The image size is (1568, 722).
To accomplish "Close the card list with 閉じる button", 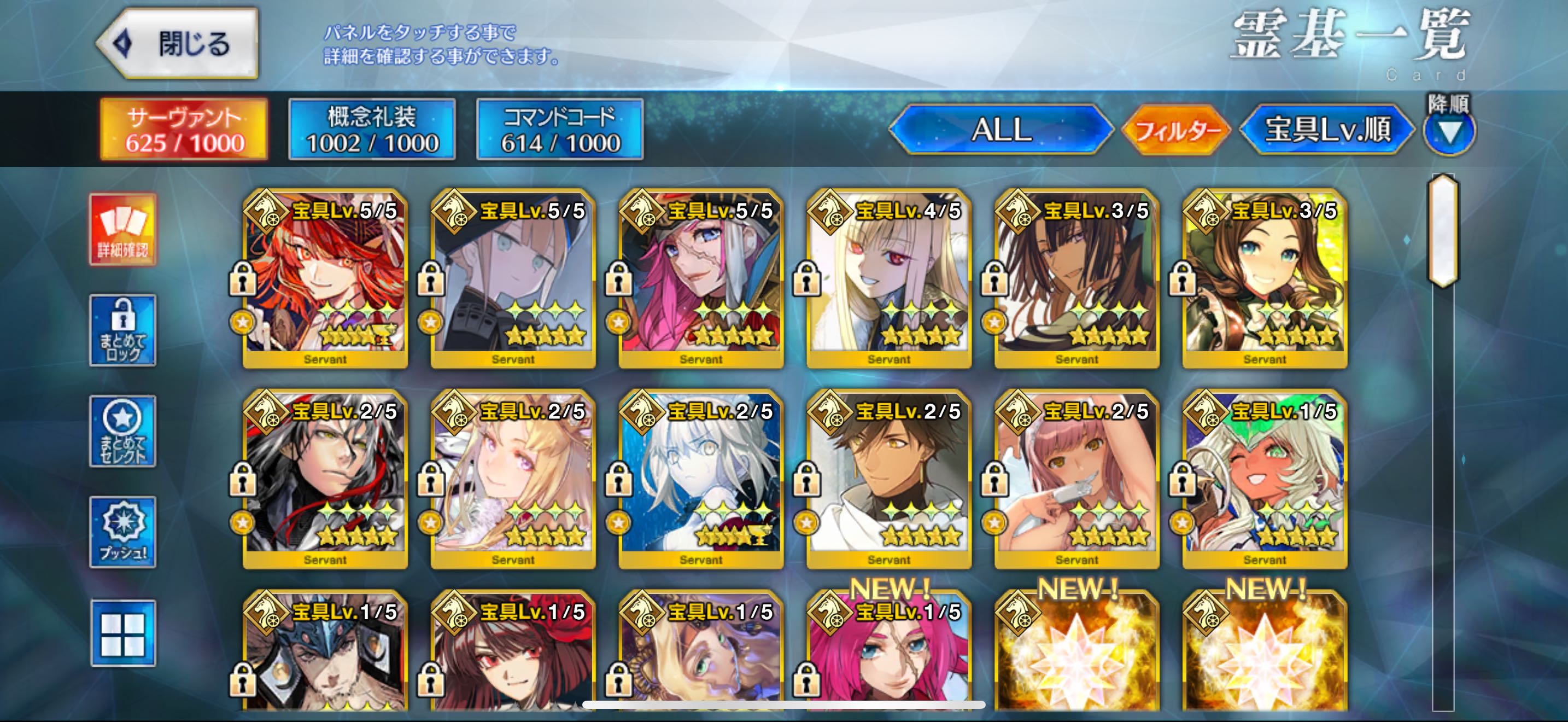I will [x=178, y=44].
